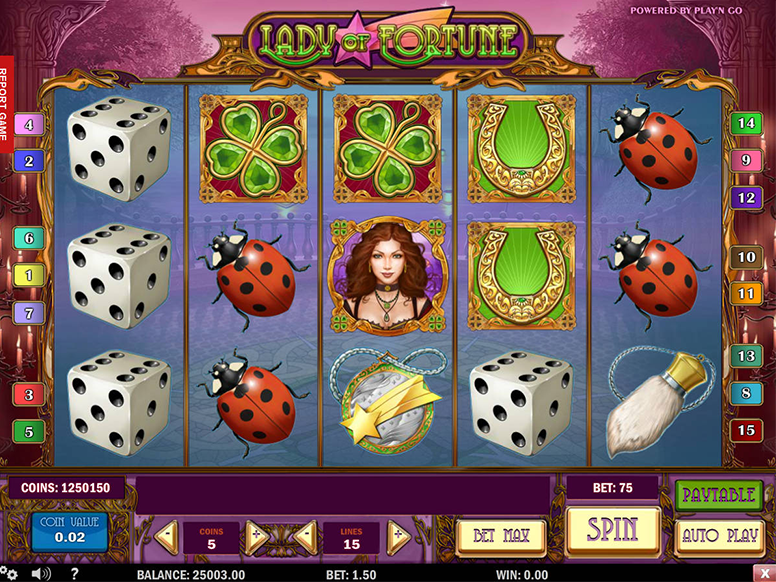Open the gear settings icon

12,574
